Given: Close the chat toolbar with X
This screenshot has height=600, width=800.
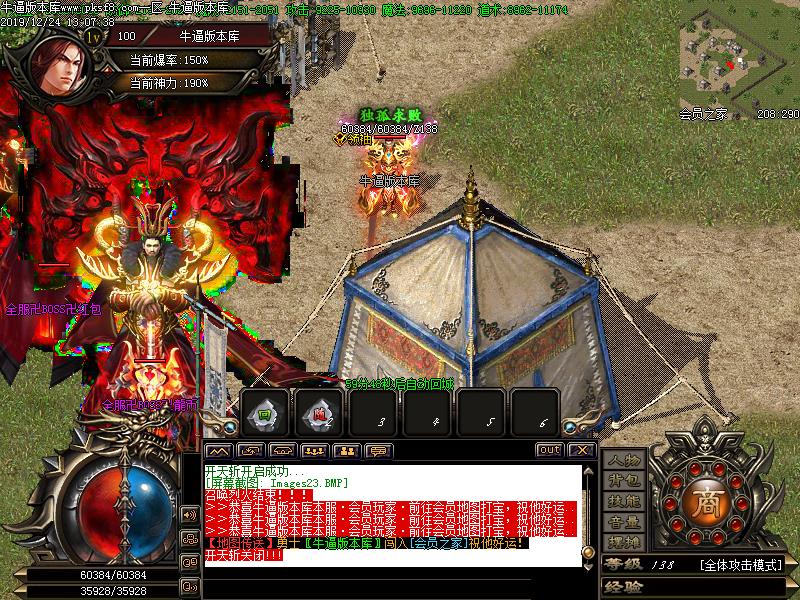Looking at the screenshot, I should pos(583,450).
